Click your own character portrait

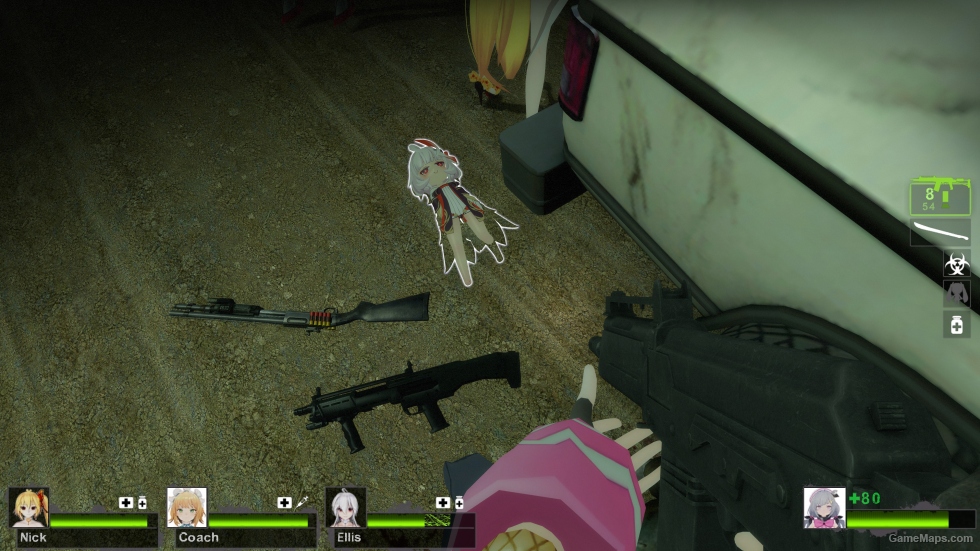coord(824,507)
